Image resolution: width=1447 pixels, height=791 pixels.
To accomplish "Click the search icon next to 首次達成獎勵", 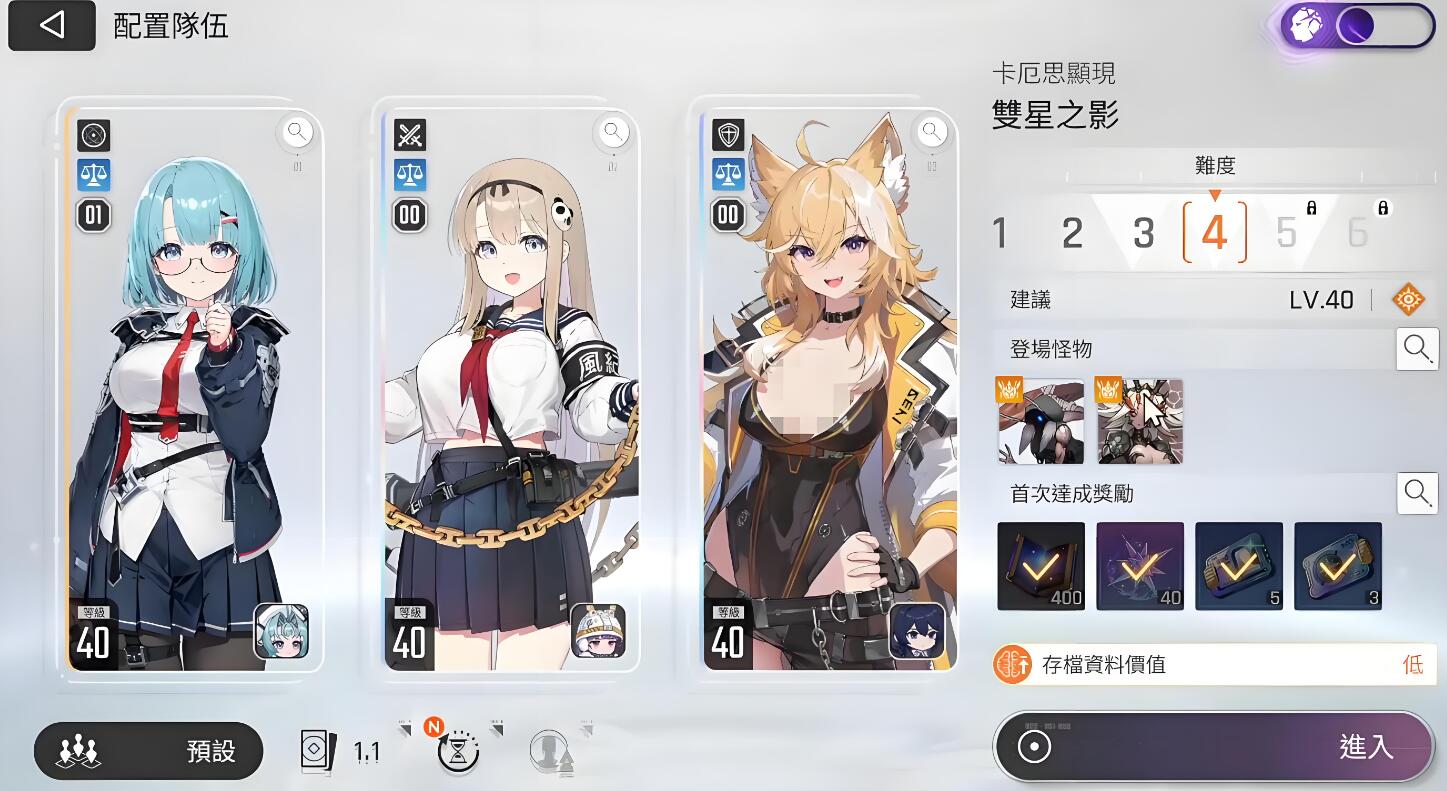I will point(1417,492).
